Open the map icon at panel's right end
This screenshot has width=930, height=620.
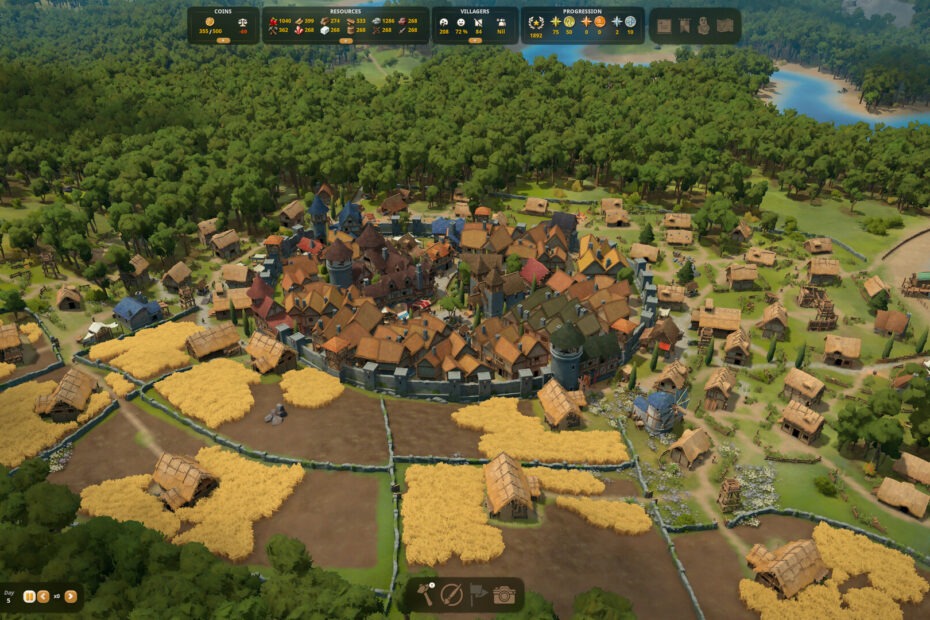(725, 26)
